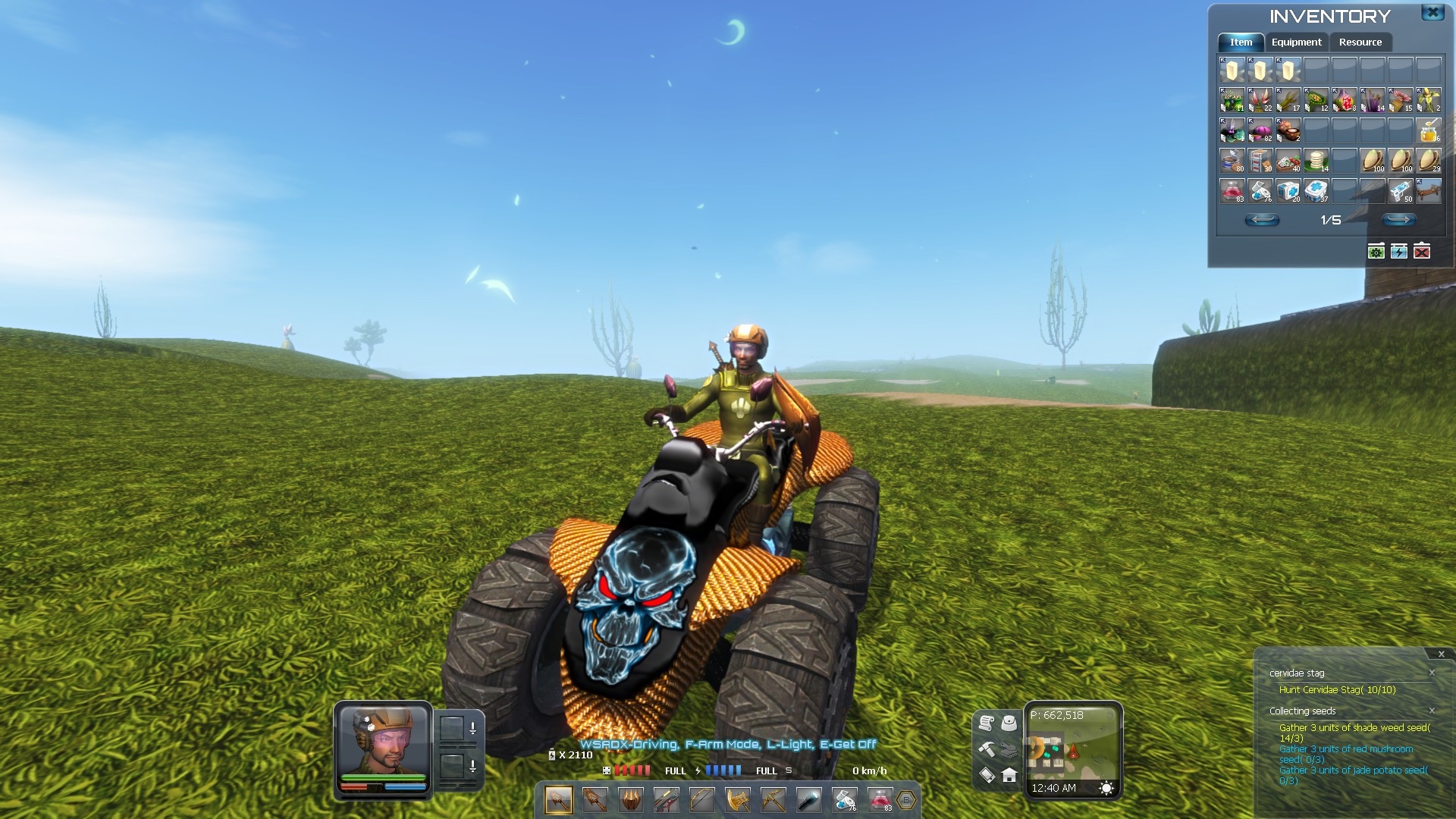Screen dimensions: 1456x819
Task: Switch to the Equipment tab
Action: pyautogui.click(x=1296, y=42)
